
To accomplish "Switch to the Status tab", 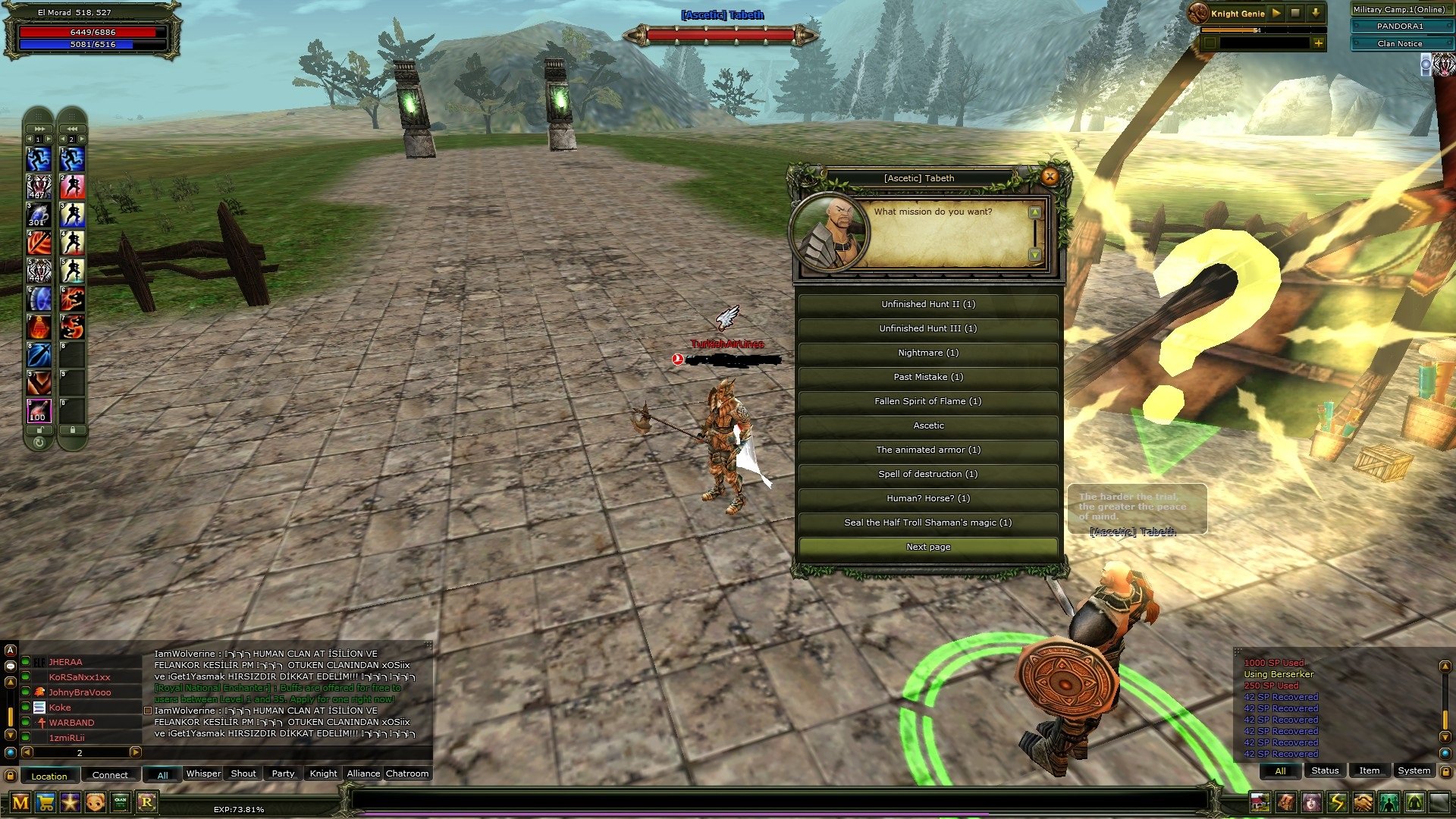I will point(1325,770).
